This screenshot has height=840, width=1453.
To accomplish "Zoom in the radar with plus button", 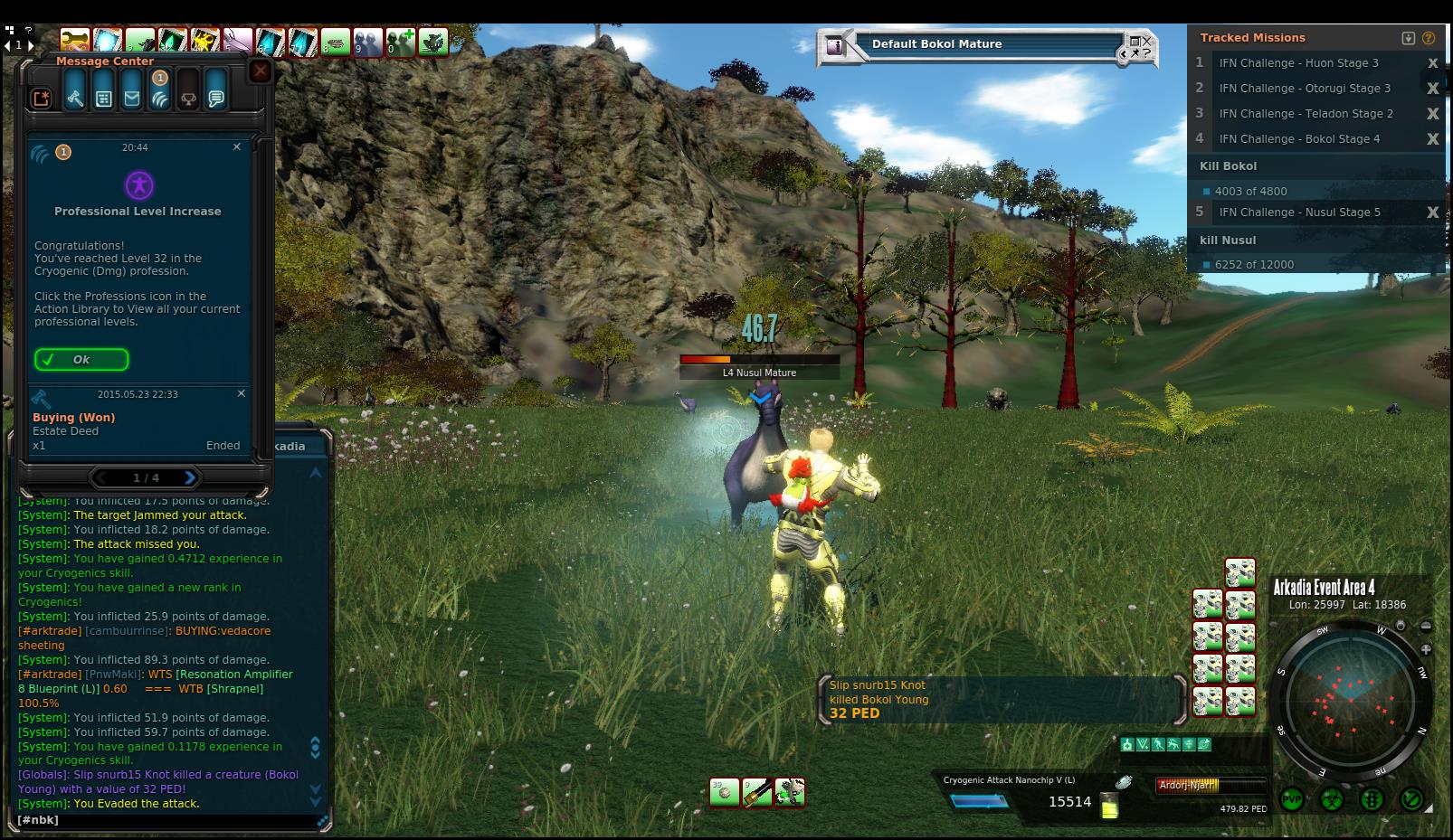I will click(x=1426, y=649).
